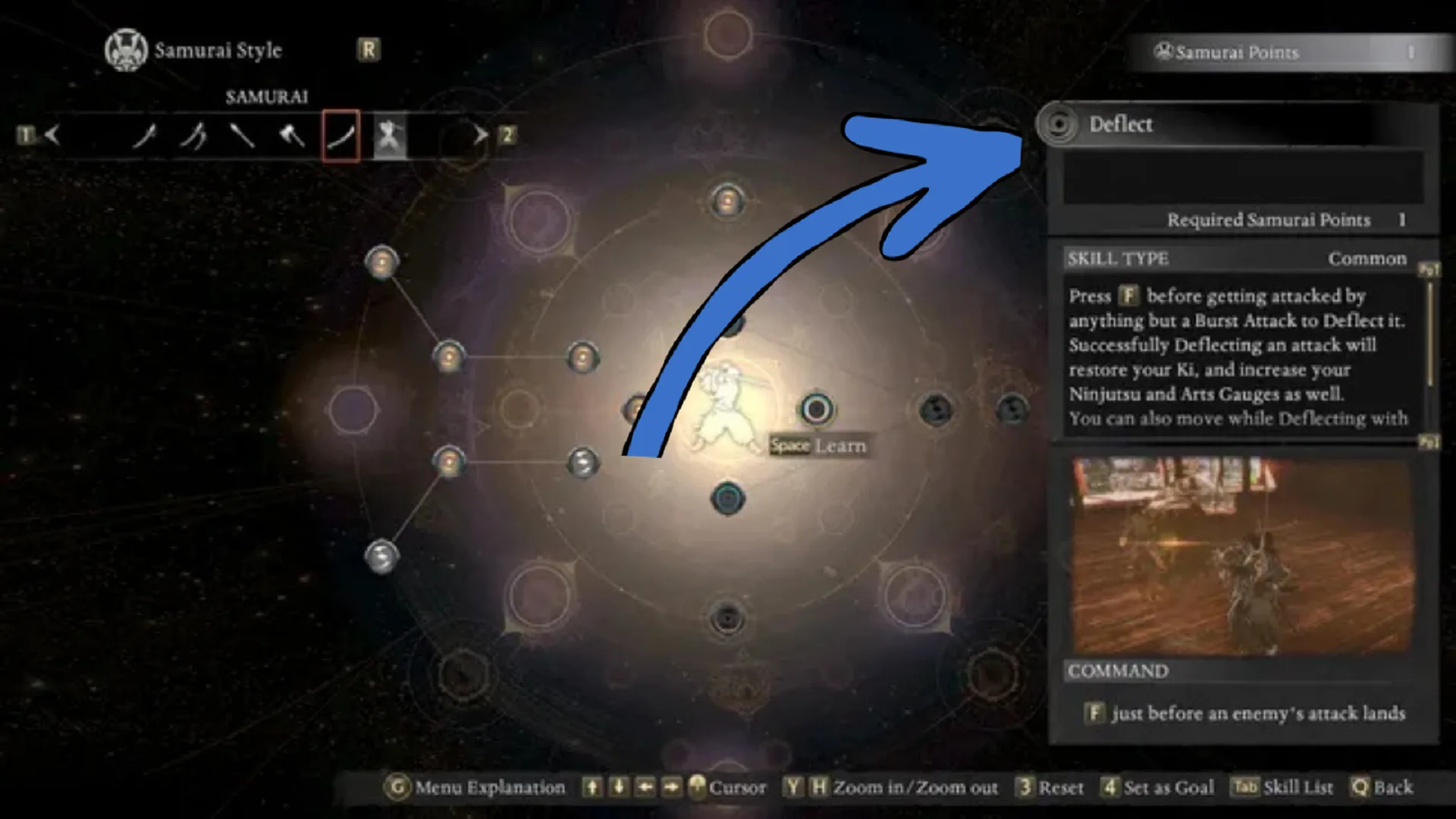Click the right arrow toward page 2

coord(480,134)
